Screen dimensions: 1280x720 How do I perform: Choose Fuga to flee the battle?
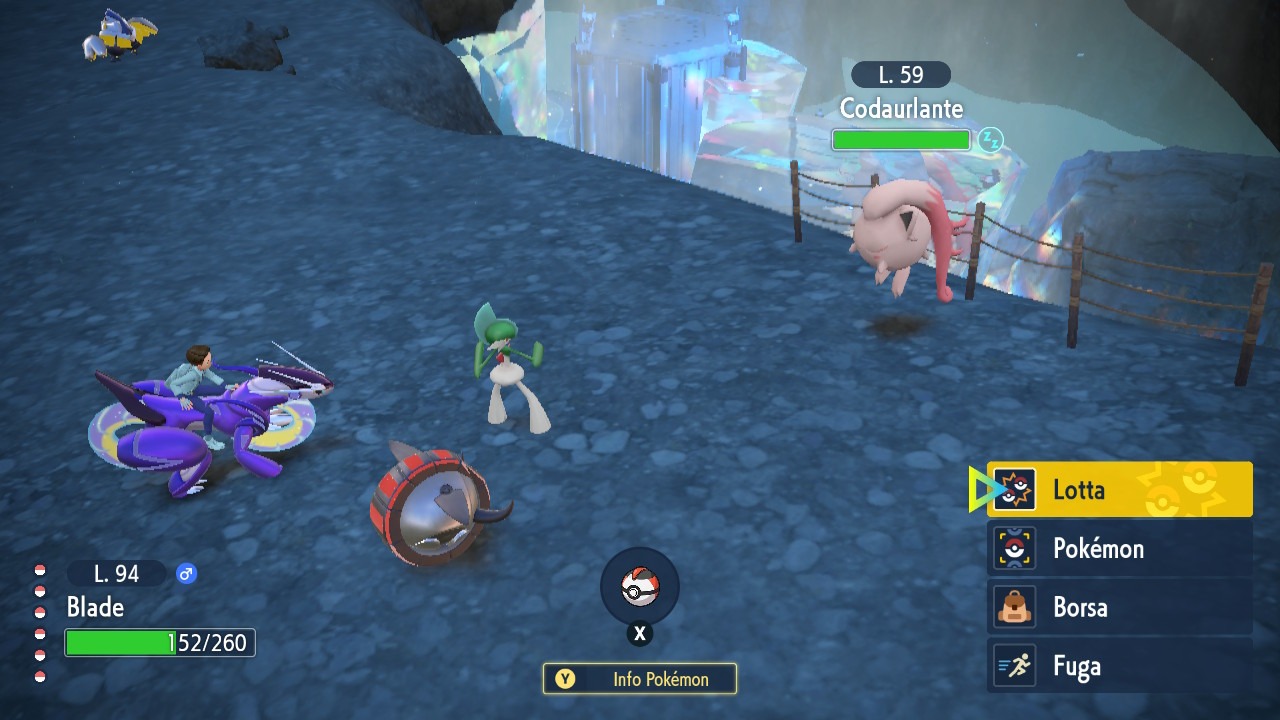[1119, 666]
